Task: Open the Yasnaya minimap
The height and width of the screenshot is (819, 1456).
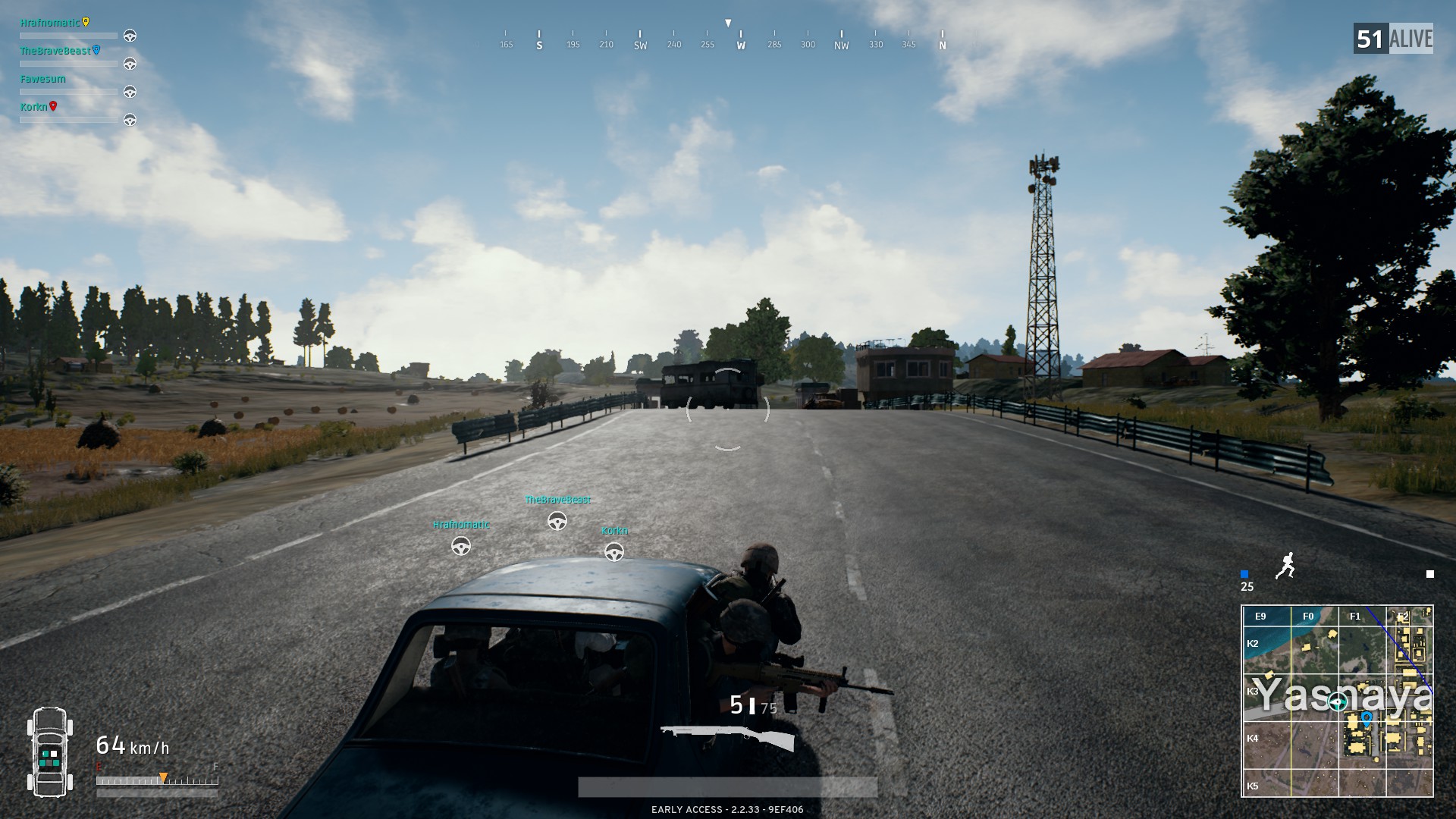Action: click(x=1337, y=701)
